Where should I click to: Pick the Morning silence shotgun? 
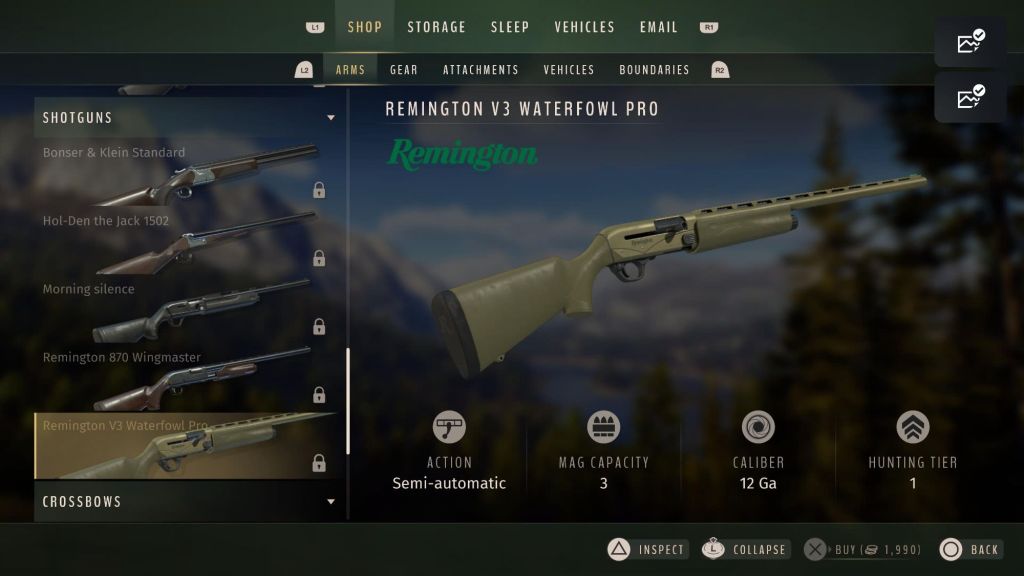(x=187, y=310)
